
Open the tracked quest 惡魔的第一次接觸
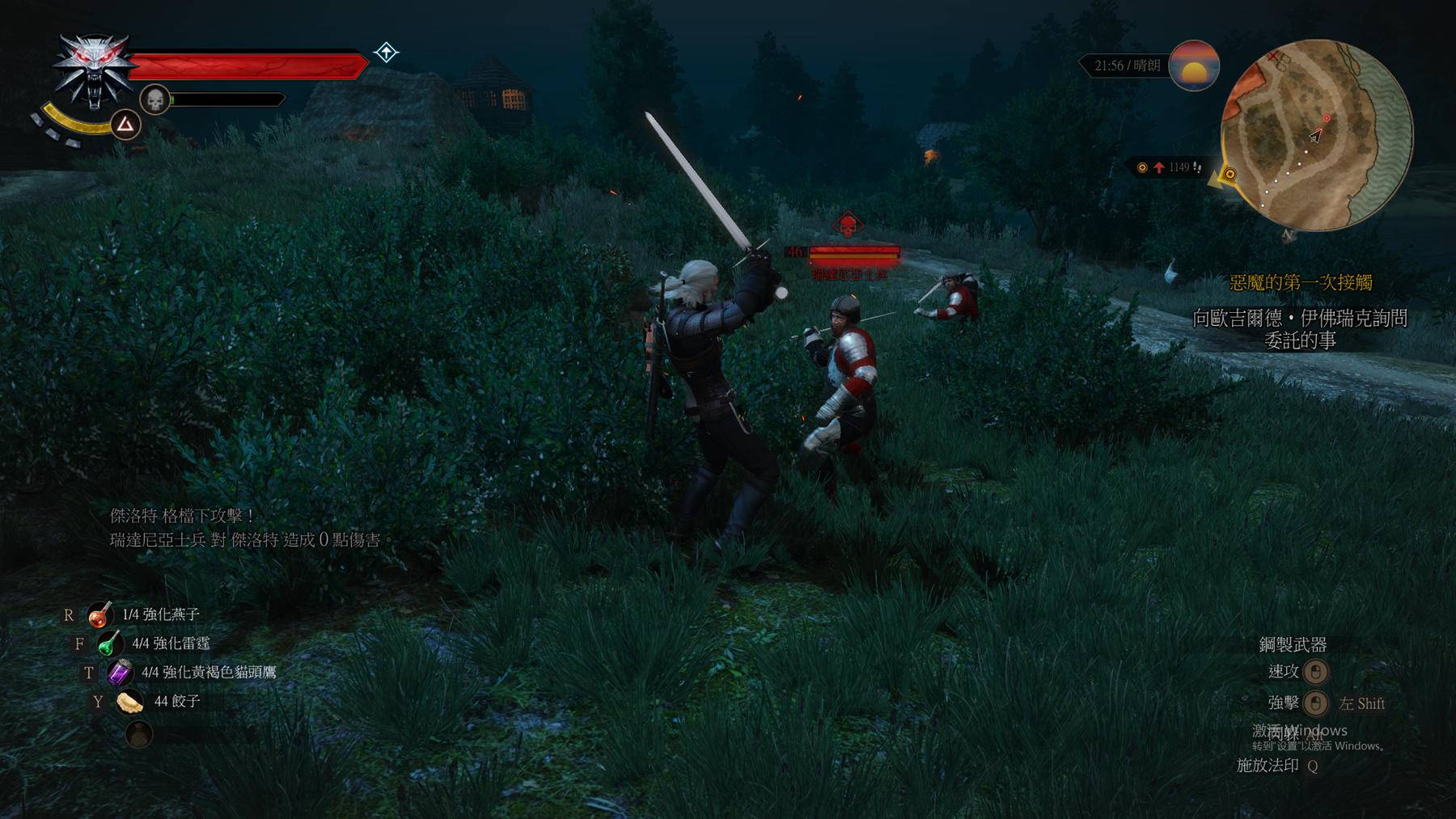(1300, 282)
